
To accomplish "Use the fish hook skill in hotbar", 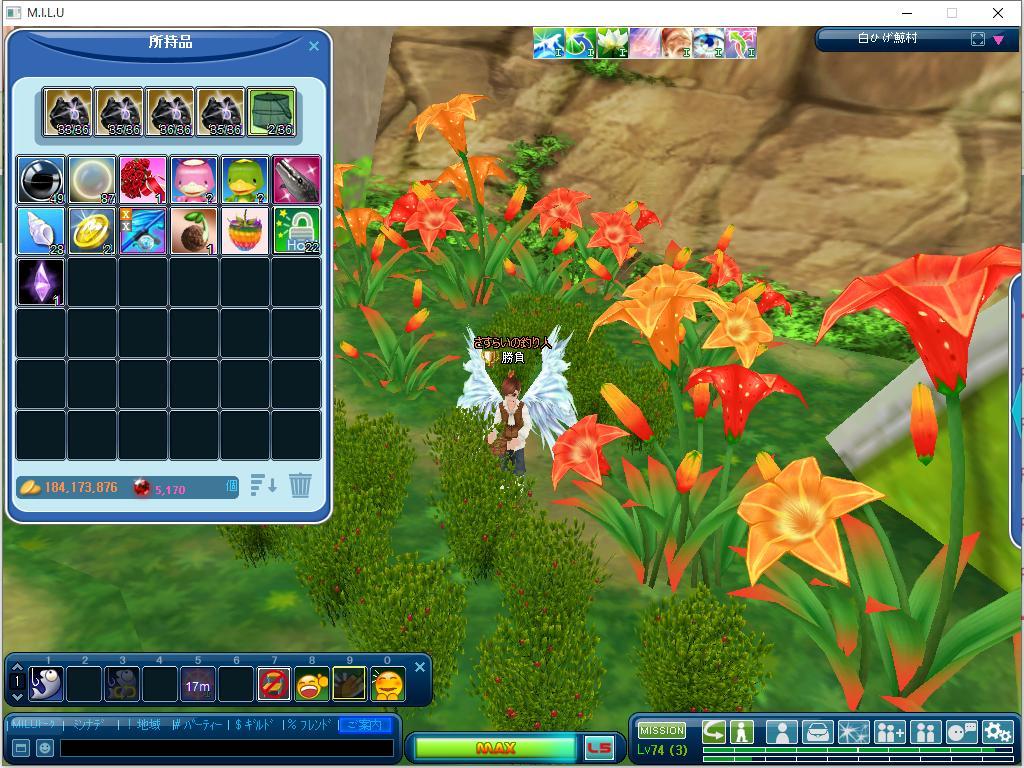I will (x=46, y=685).
